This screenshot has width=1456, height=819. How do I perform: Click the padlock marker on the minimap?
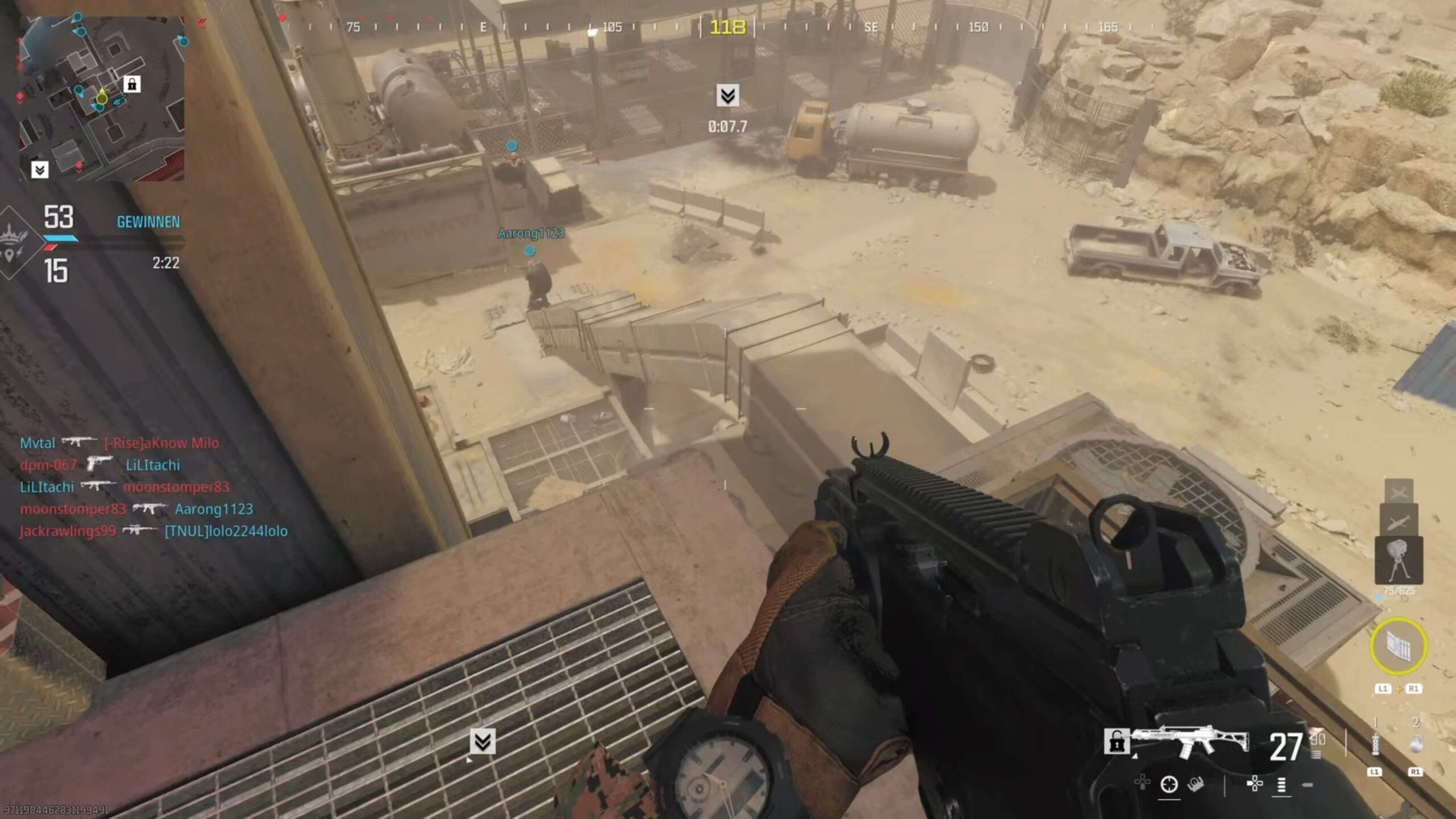pos(132,85)
